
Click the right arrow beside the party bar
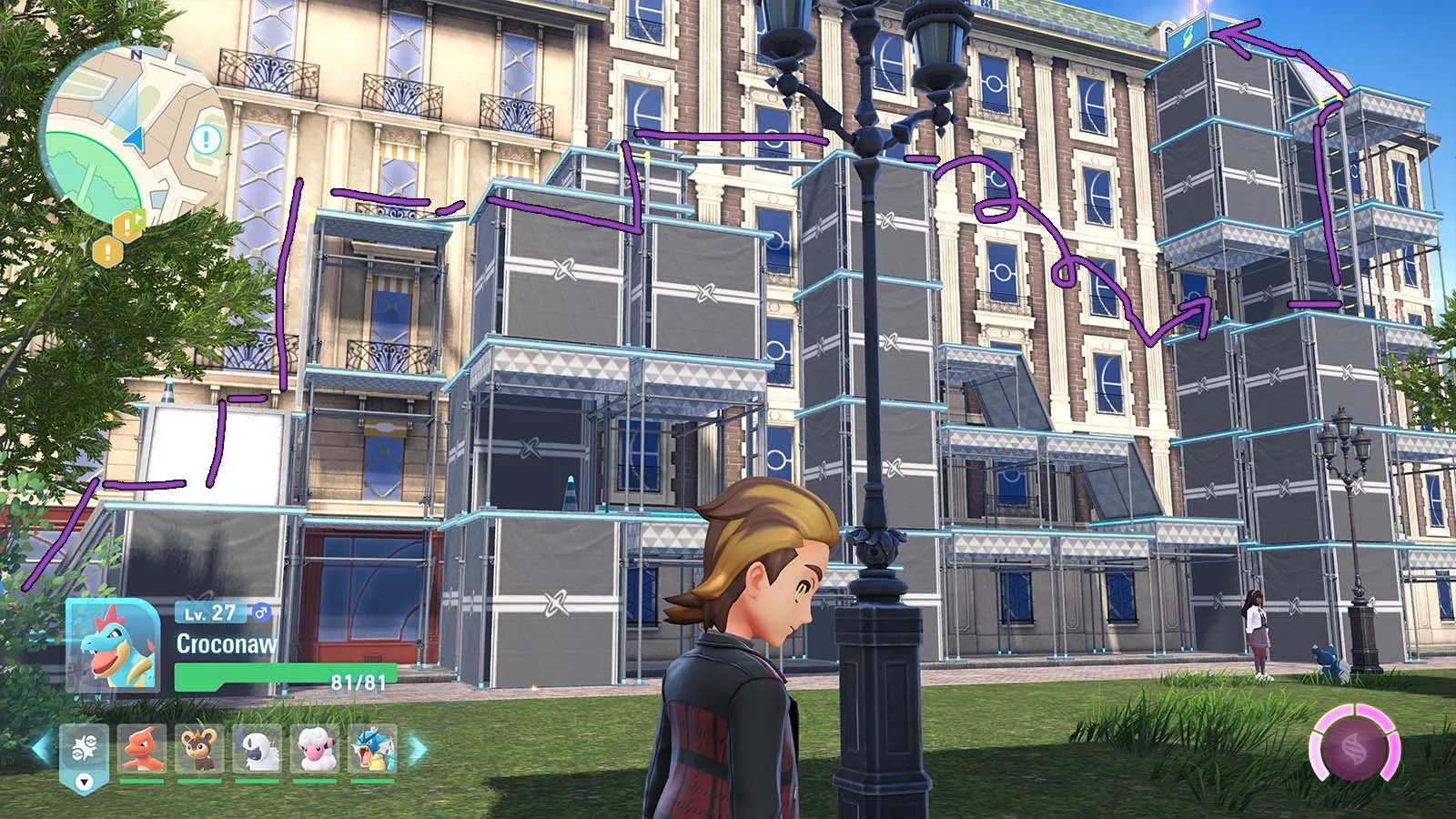point(417,750)
